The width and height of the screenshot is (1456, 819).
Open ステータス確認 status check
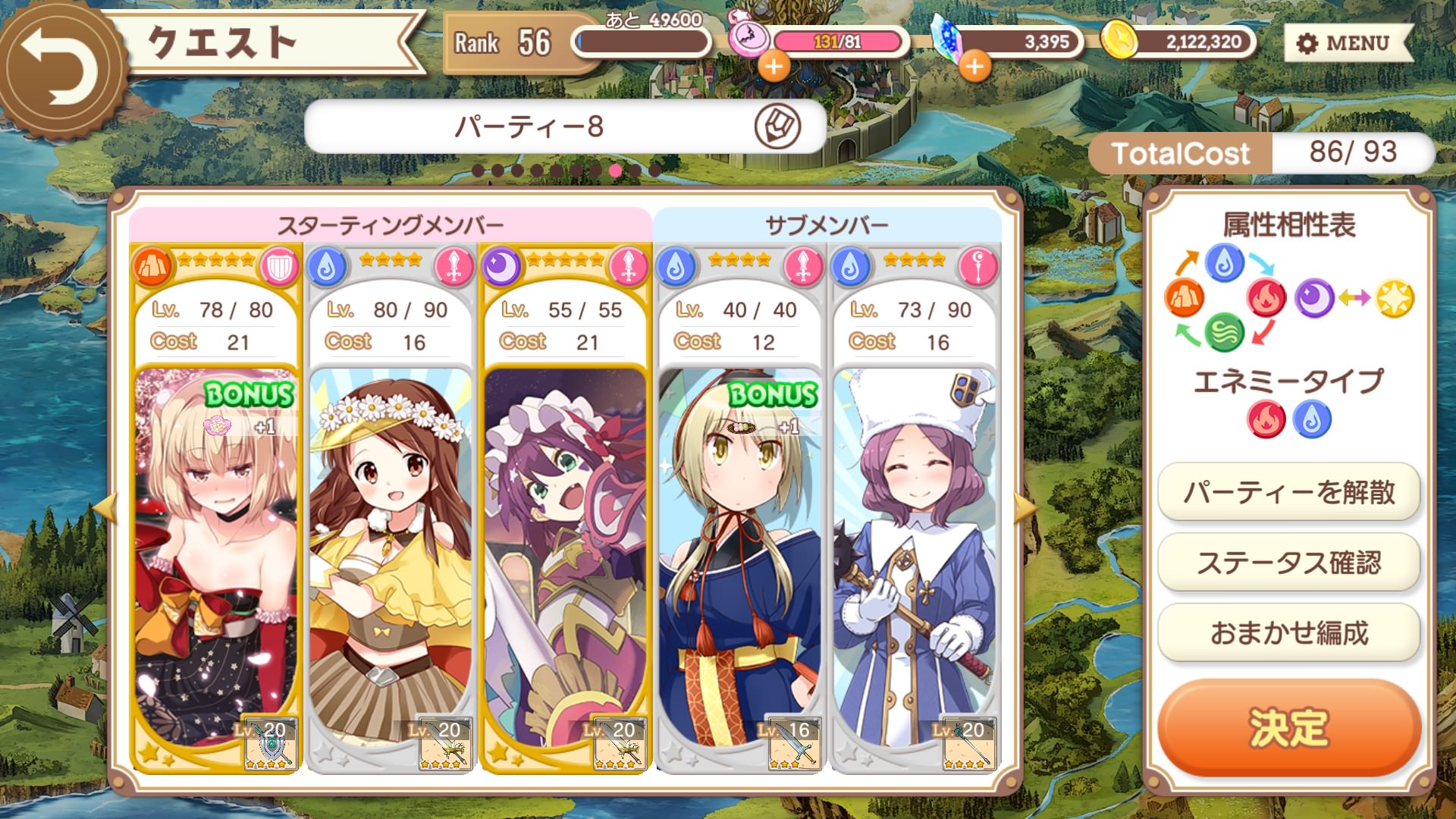click(x=1288, y=563)
